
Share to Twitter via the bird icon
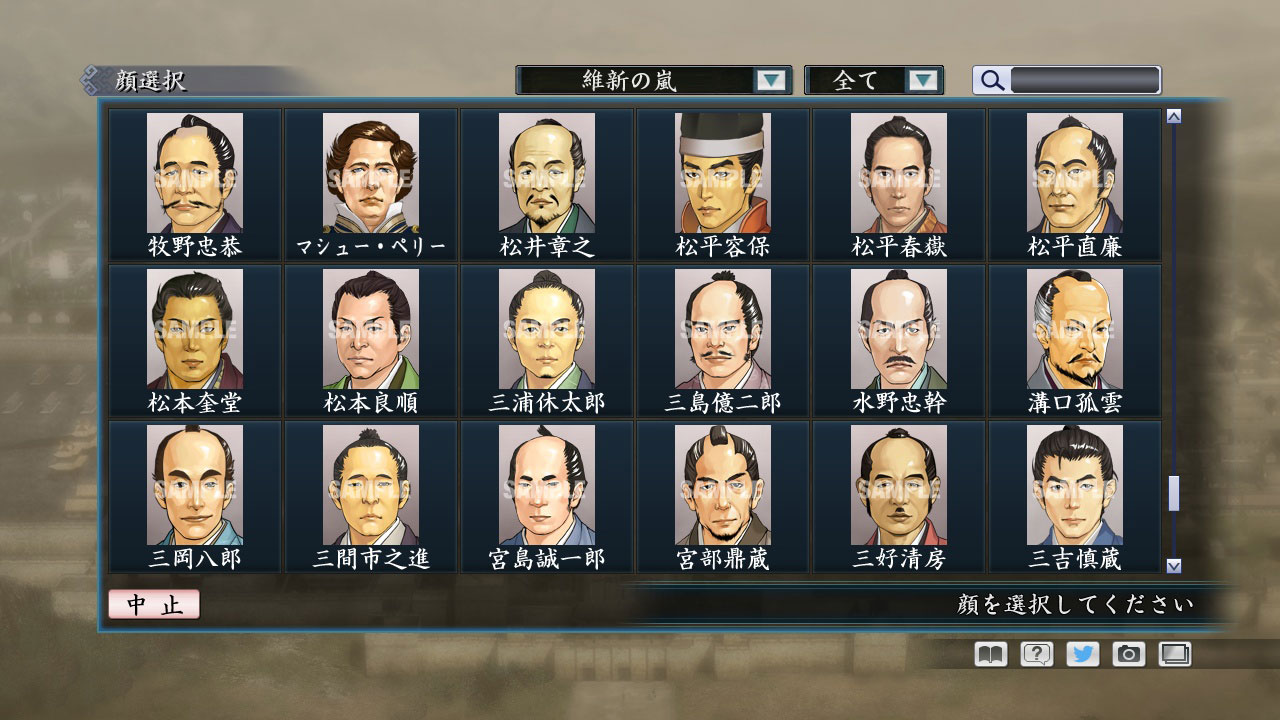click(1085, 654)
